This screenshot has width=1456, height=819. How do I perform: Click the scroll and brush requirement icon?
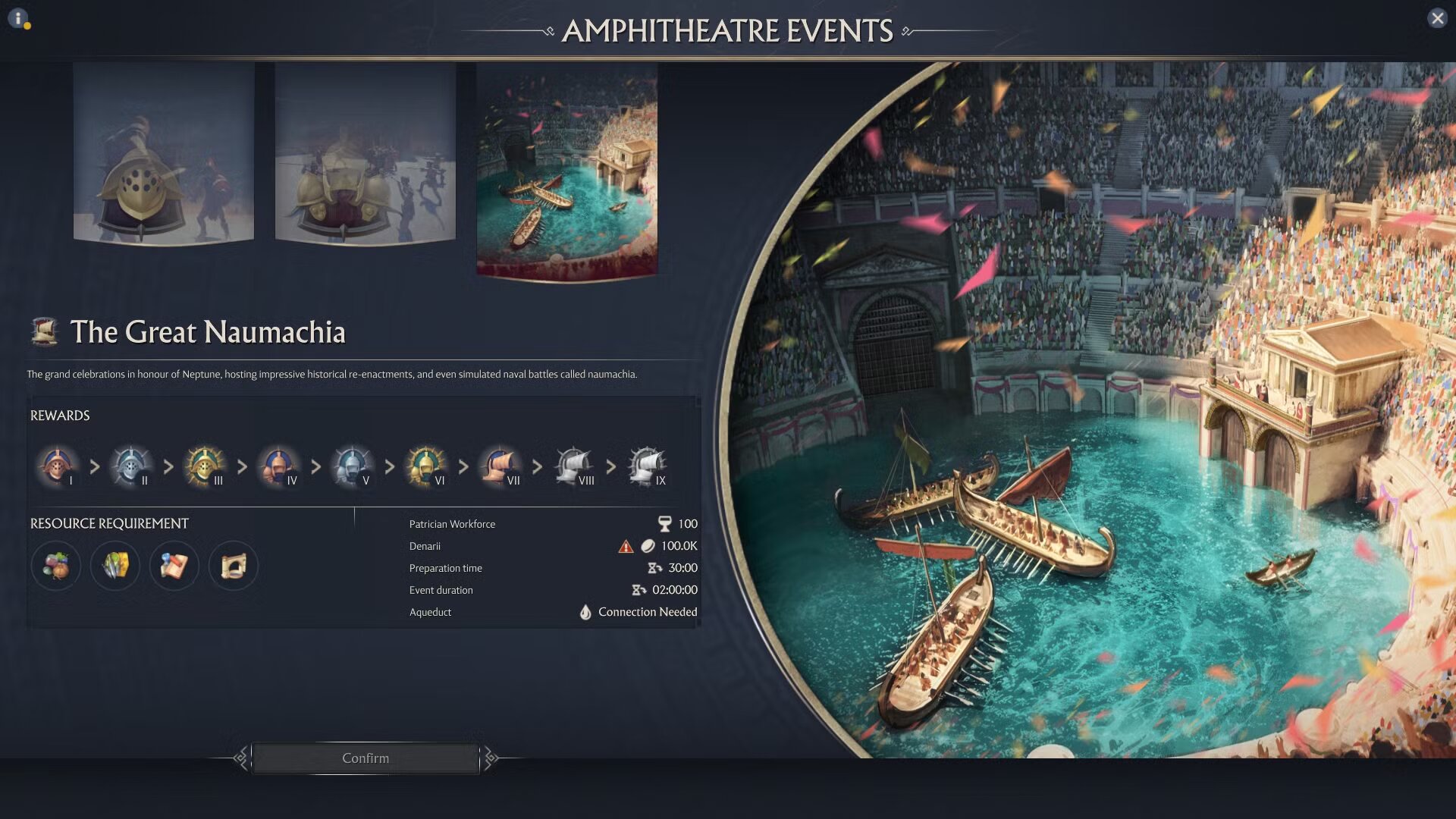(x=174, y=566)
